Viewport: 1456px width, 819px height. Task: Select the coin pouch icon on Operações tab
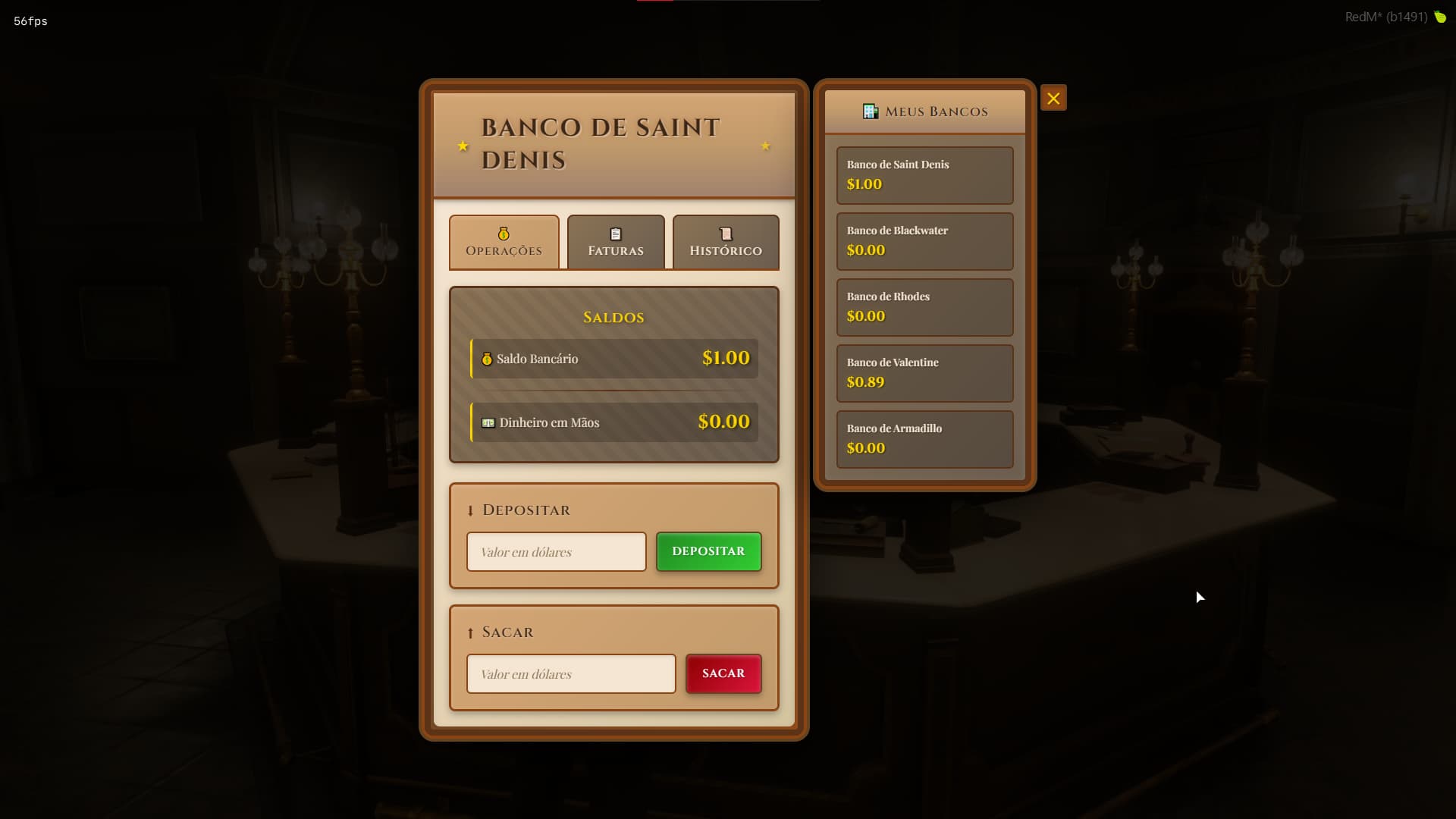(x=503, y=234)
